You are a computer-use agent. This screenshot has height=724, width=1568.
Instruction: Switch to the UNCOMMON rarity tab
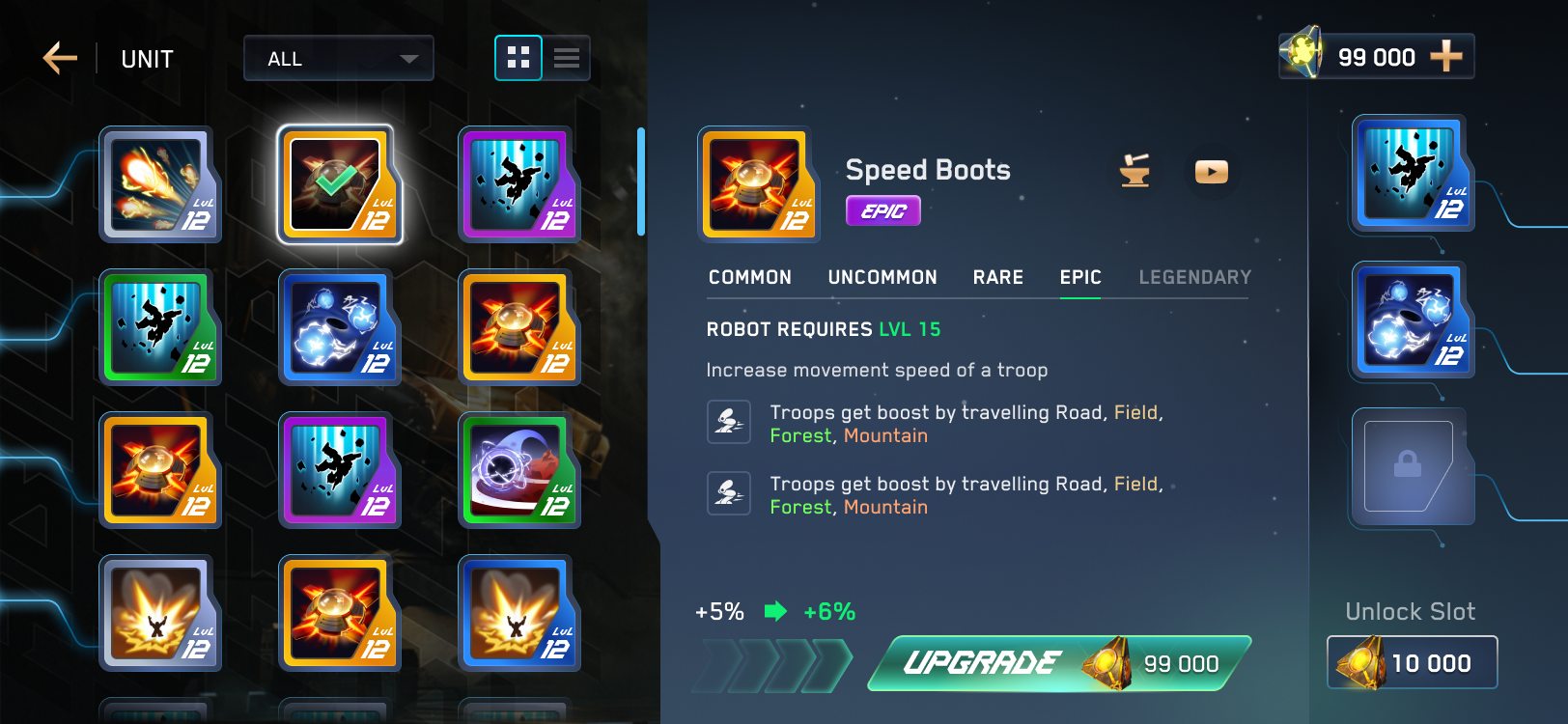click(882, 278)
